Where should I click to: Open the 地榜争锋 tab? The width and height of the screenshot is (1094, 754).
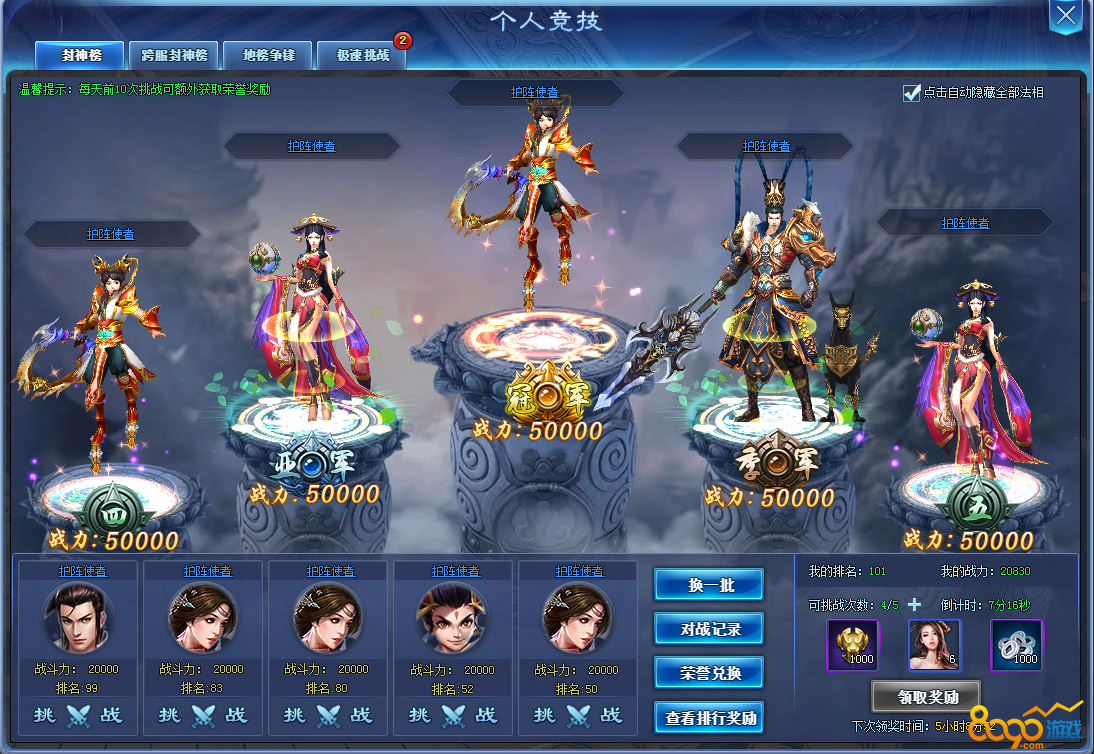pyautogui.click(x=267, y=55)
